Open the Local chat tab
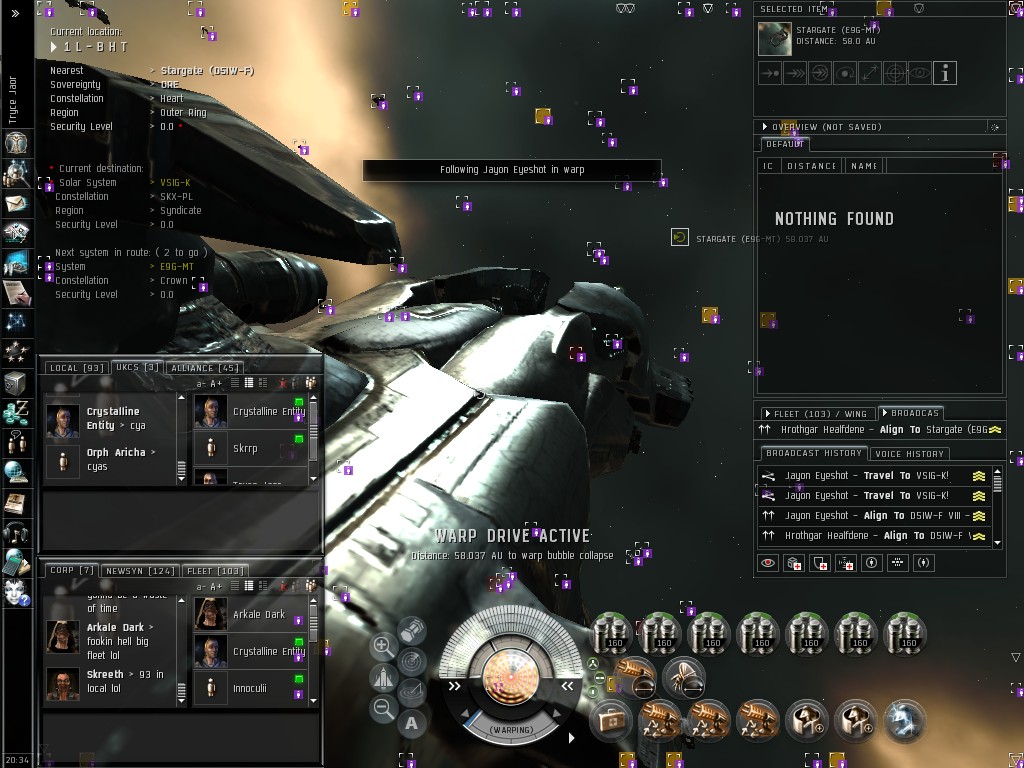The width and height of the screenshot is (1024, 768). (x=76, y=368)
